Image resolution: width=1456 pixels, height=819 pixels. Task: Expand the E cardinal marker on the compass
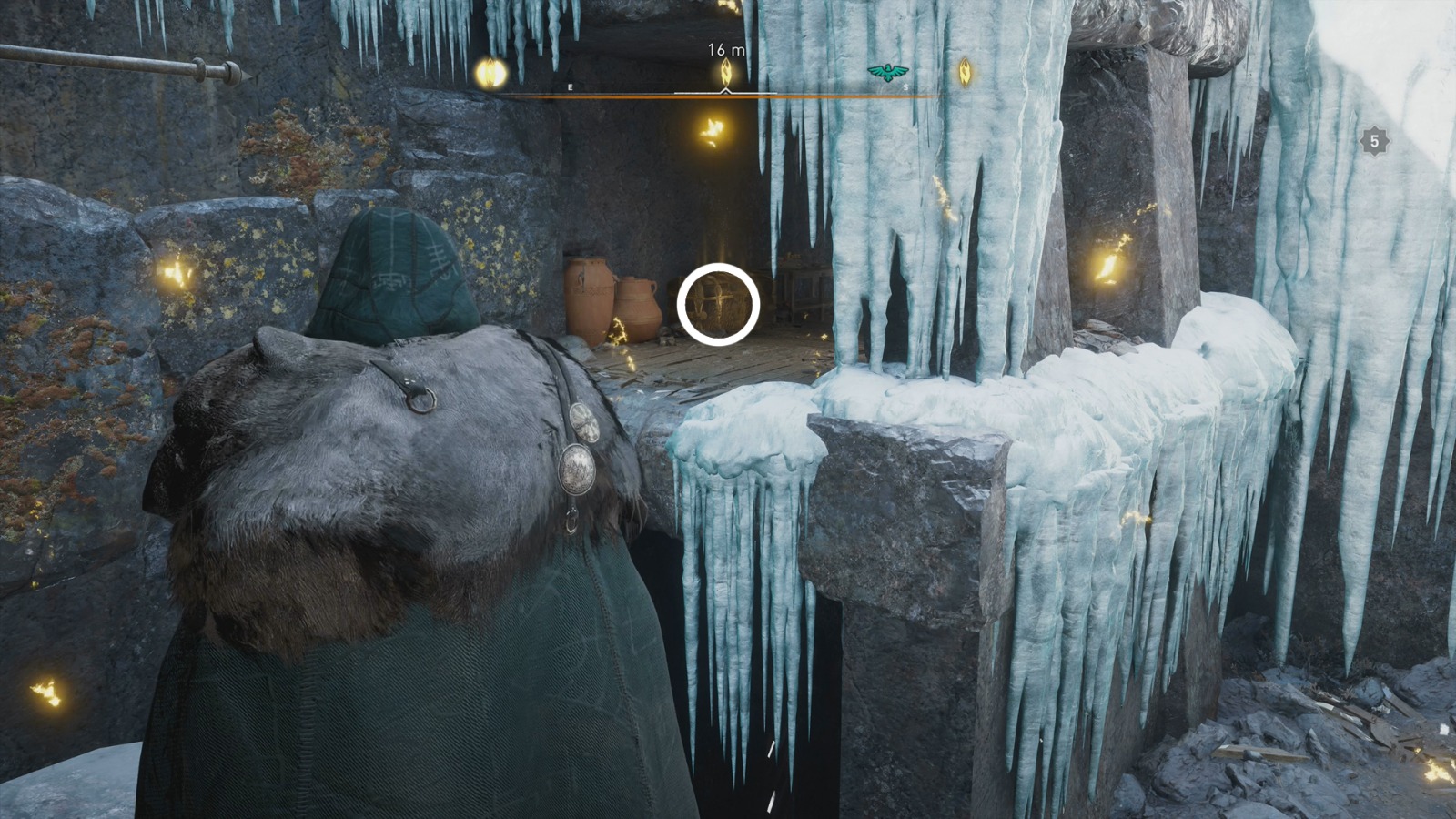tap(570, 86)
